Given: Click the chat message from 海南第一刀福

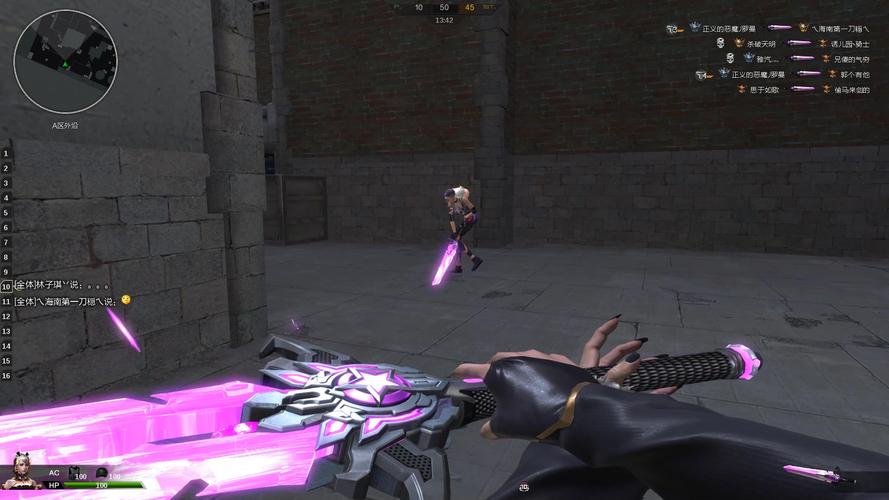Looking at the screenshot, I should pyautogui.click(x=72, y=301).
